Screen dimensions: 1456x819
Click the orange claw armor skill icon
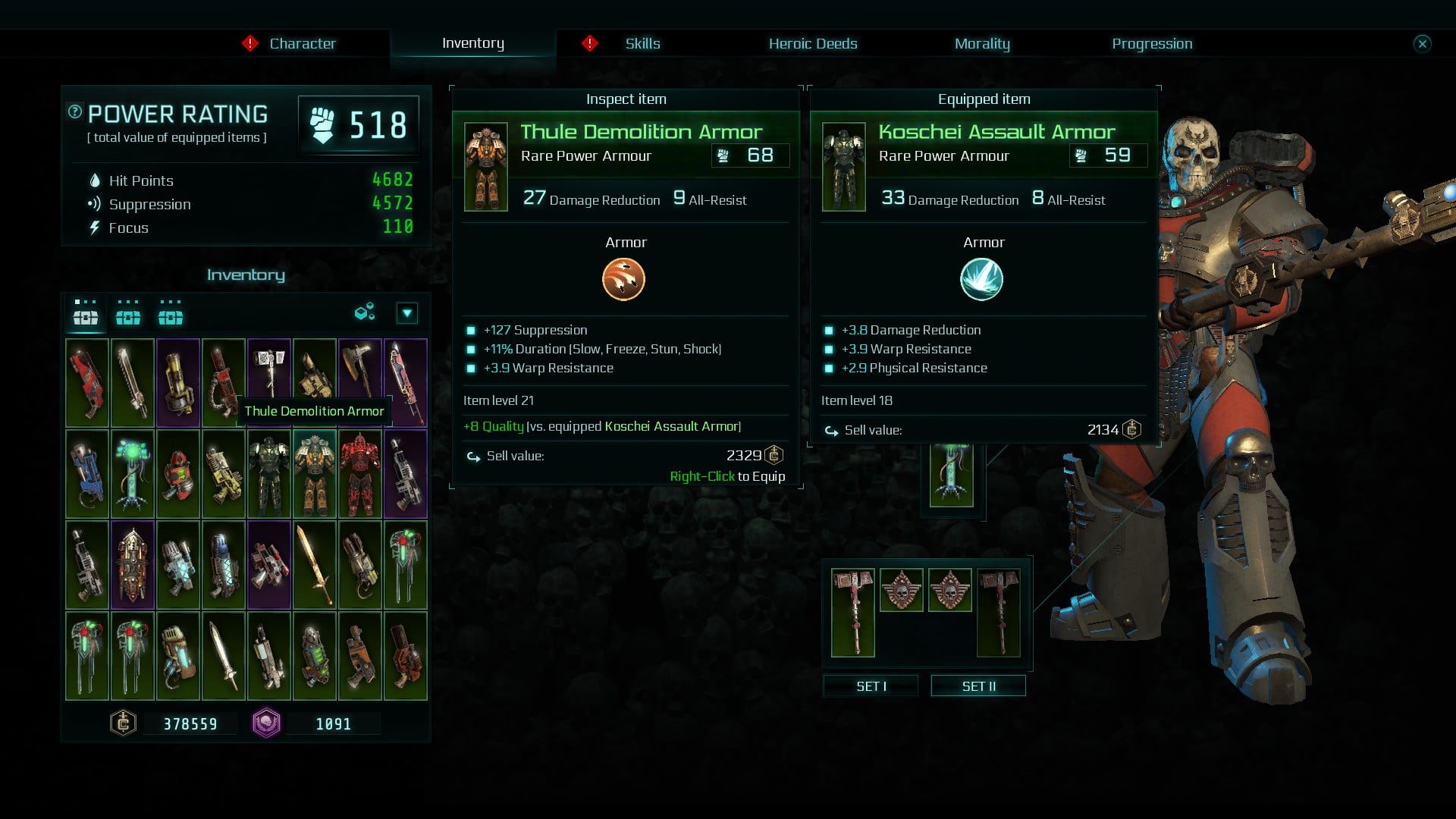click(x=623, y=279)
